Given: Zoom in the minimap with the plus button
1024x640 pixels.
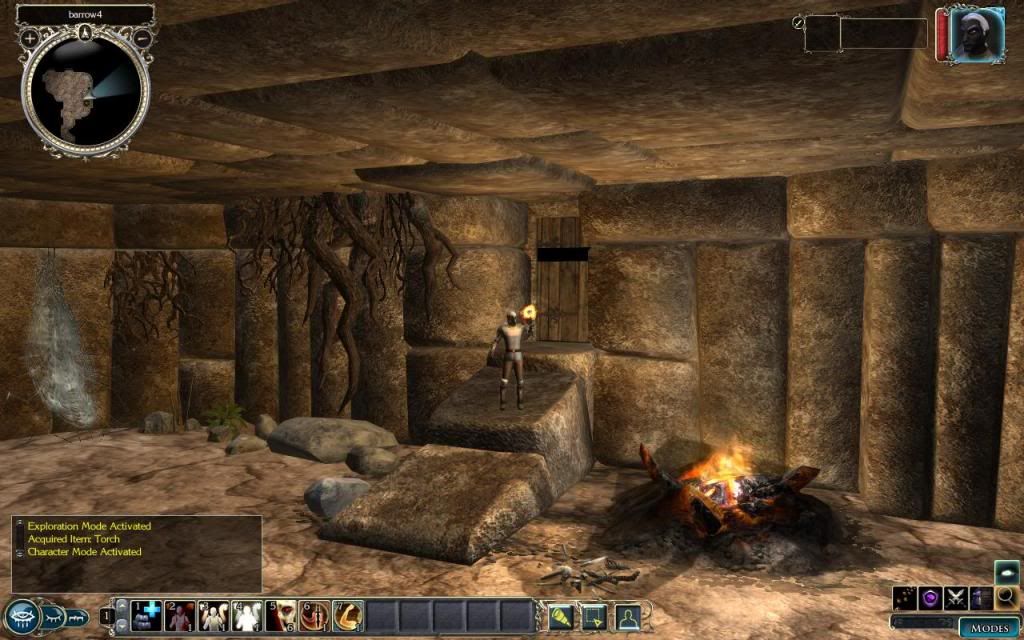Looking at the screenshot, I should [30, 37].
